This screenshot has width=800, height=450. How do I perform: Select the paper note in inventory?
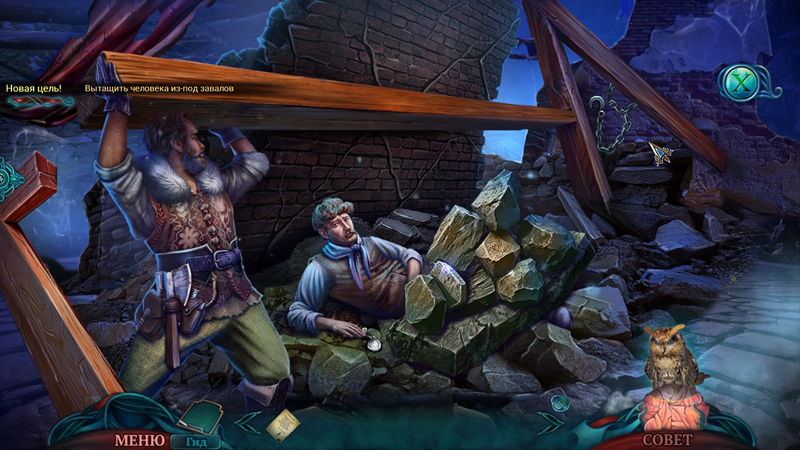tap(282, 422)
